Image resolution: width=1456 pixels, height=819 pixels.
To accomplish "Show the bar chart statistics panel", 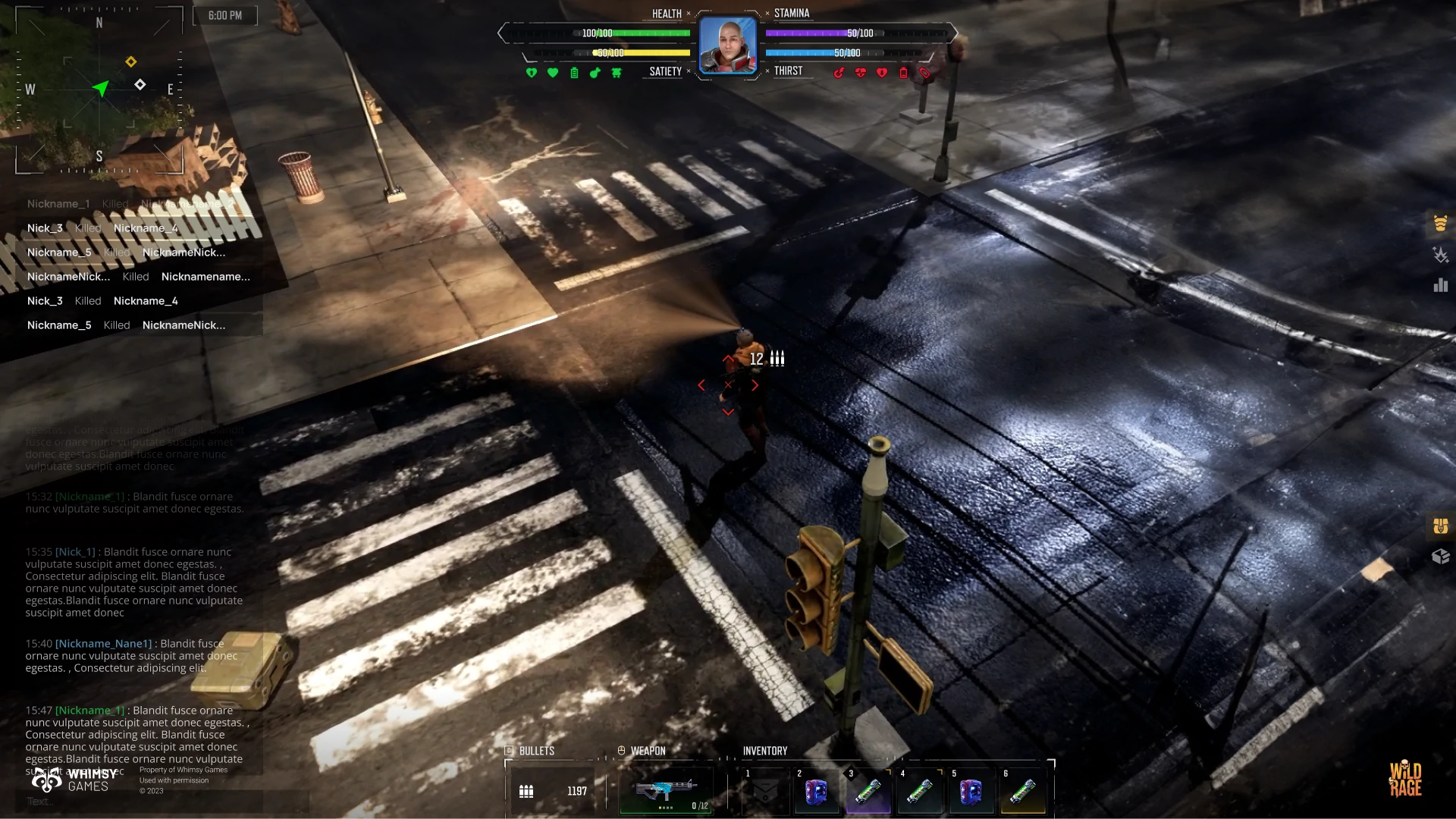I will pyautogui.click(x=1440, y=285).
